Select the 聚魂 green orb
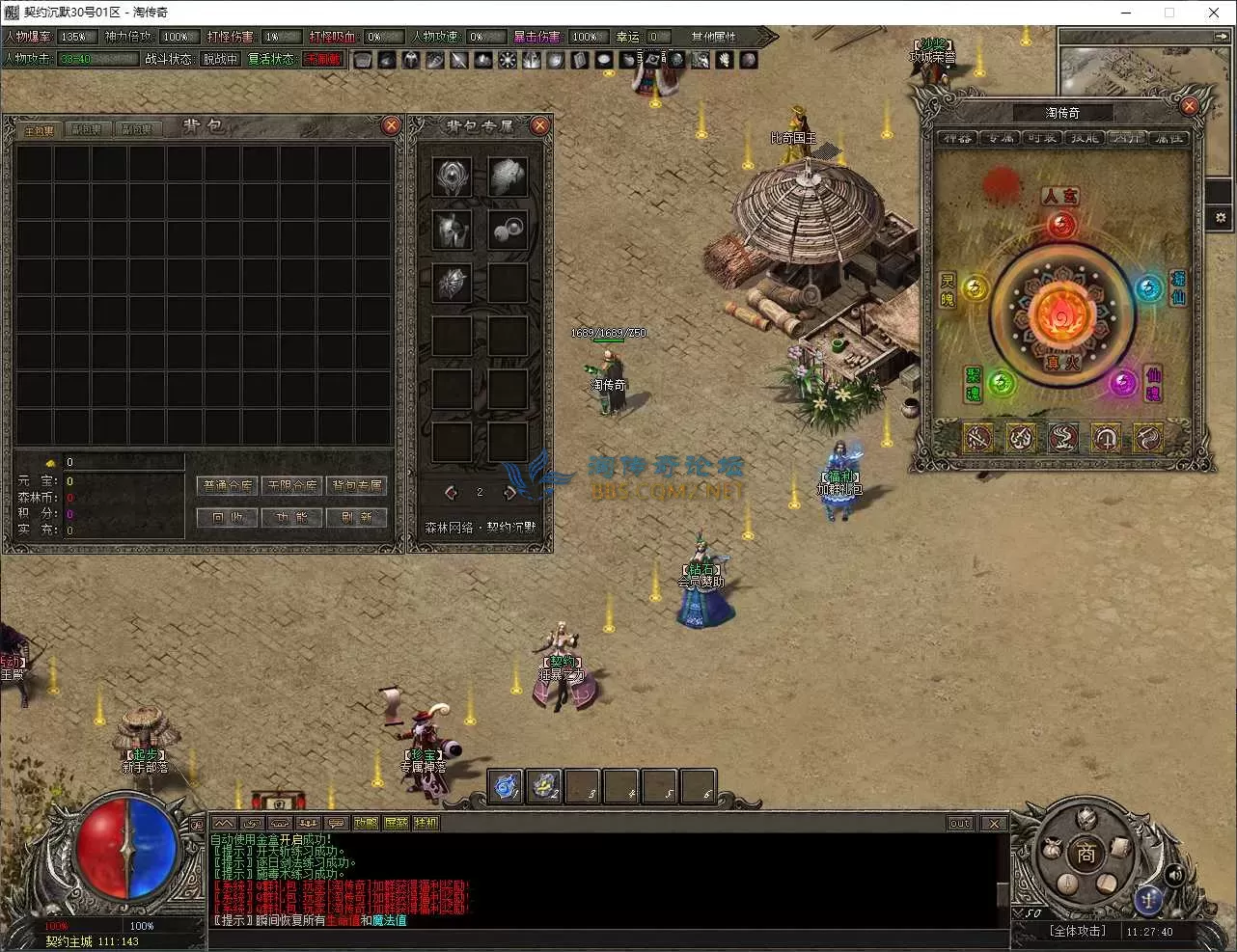 [1001, 383]
